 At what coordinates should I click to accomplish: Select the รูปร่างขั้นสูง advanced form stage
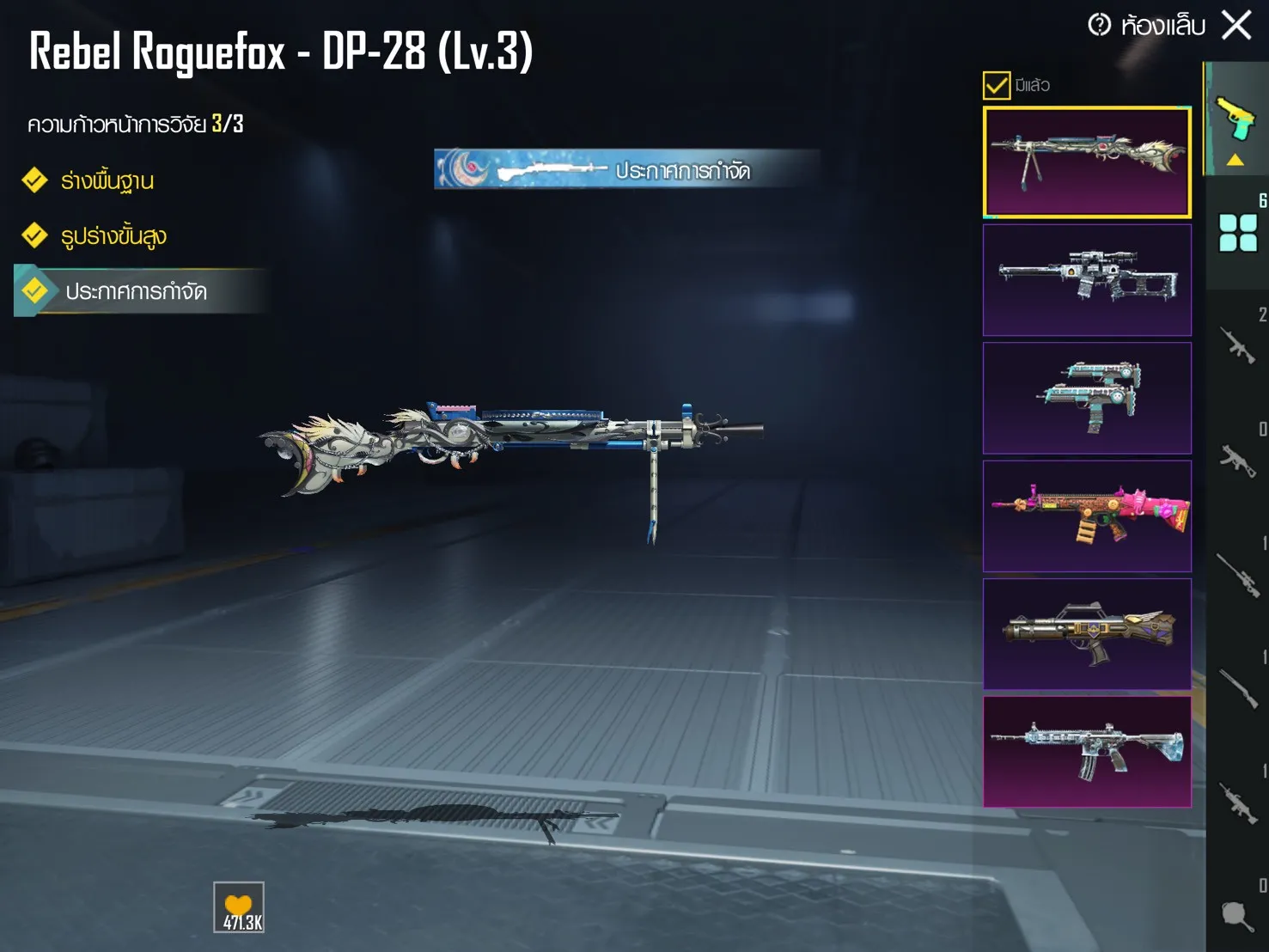click(113, 236)
